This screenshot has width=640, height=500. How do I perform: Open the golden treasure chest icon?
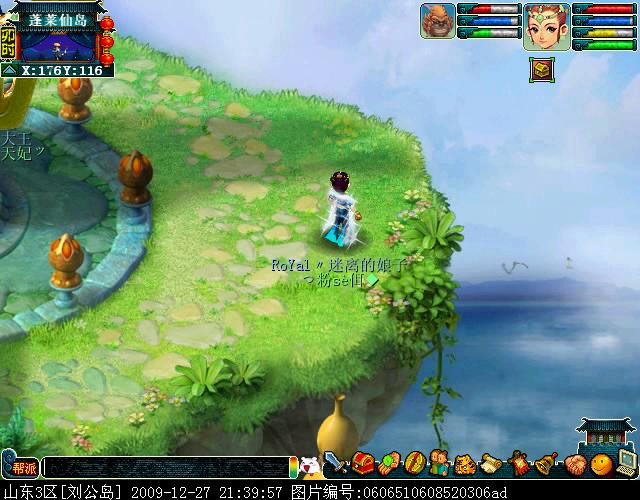point(540,69)
